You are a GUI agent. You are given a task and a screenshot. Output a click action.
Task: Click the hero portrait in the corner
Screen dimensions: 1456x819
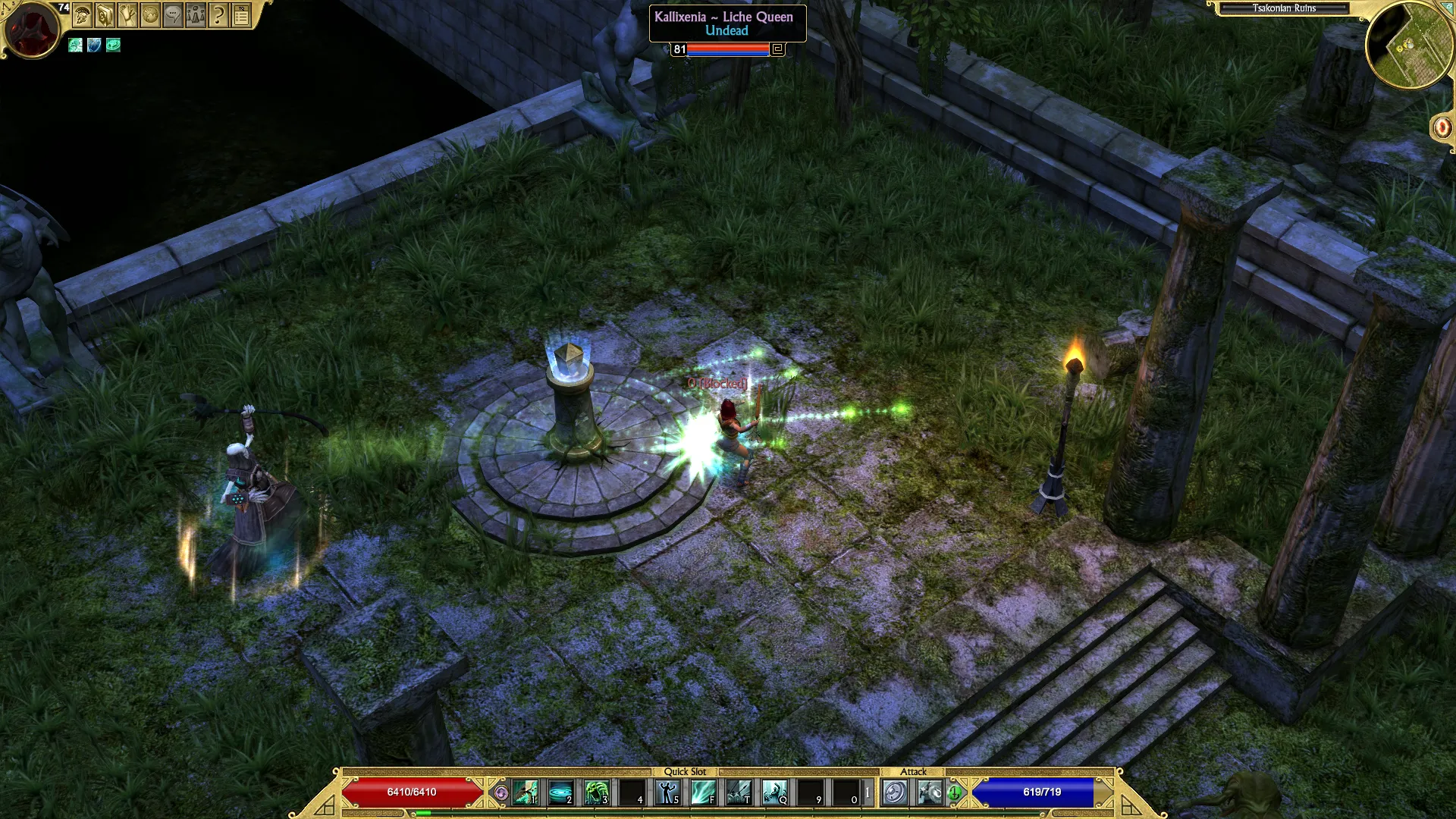click(32, 30)
